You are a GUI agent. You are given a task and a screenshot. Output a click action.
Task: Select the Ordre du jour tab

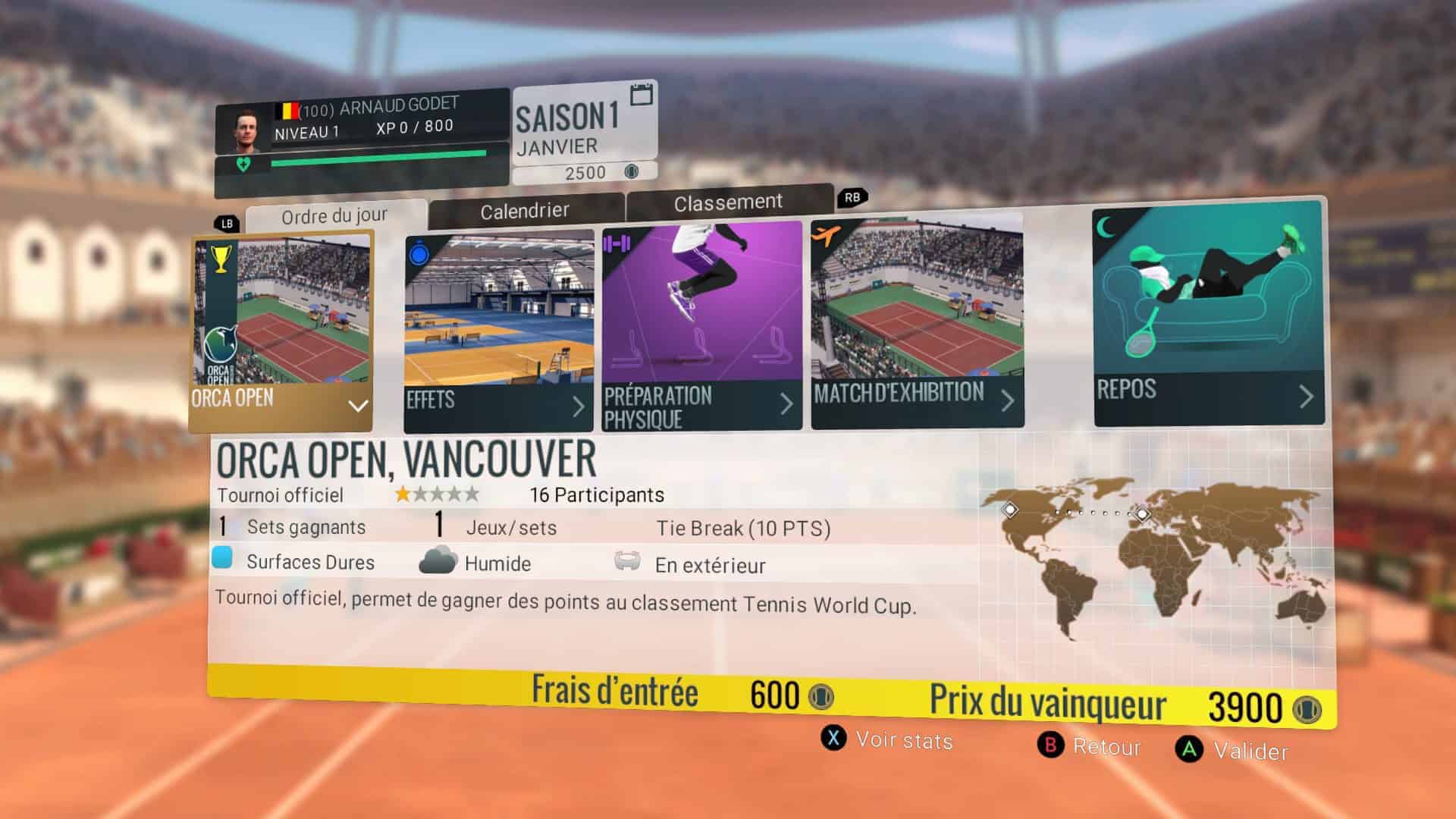coord(334,217)
